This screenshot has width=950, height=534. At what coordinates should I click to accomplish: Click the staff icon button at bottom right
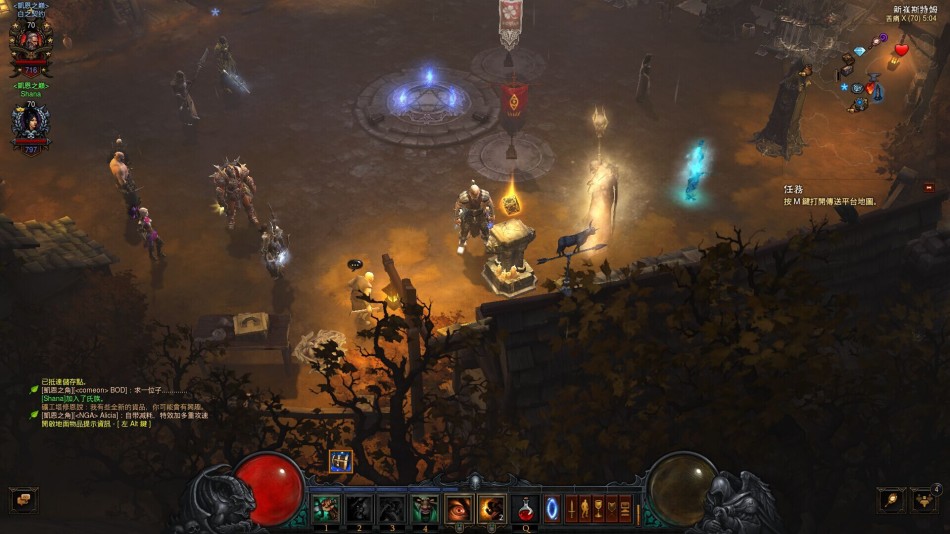[891, 499]
